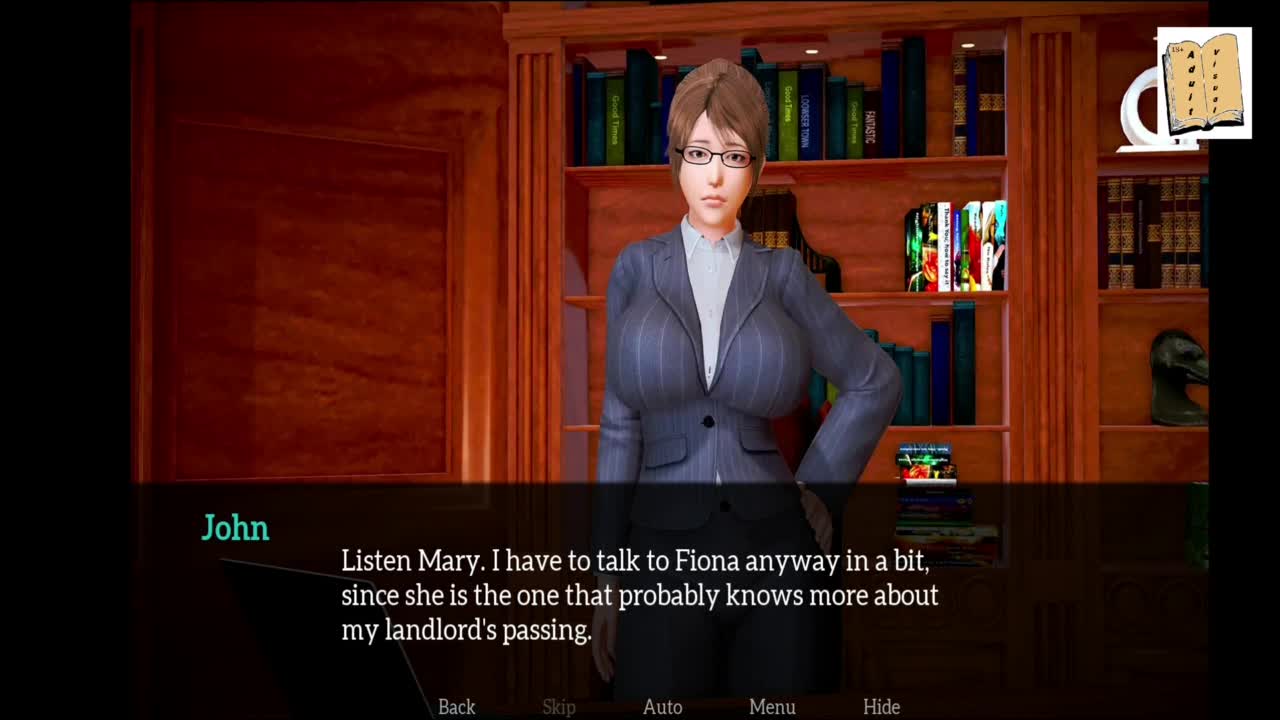
Task: Open the game Menu
Action: tap(772, 707)
